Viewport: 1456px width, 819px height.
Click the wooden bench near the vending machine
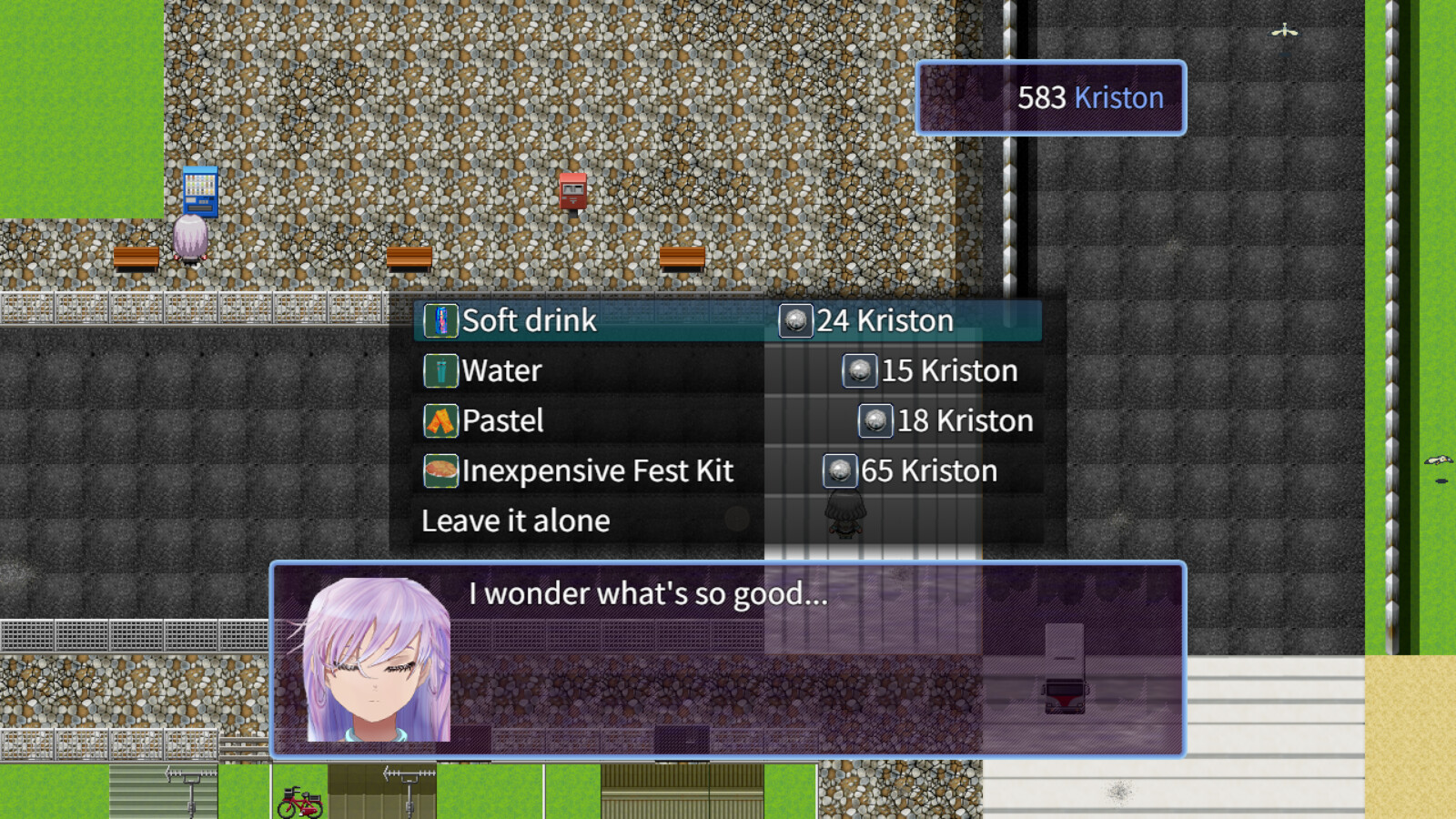tap(138, 256)
